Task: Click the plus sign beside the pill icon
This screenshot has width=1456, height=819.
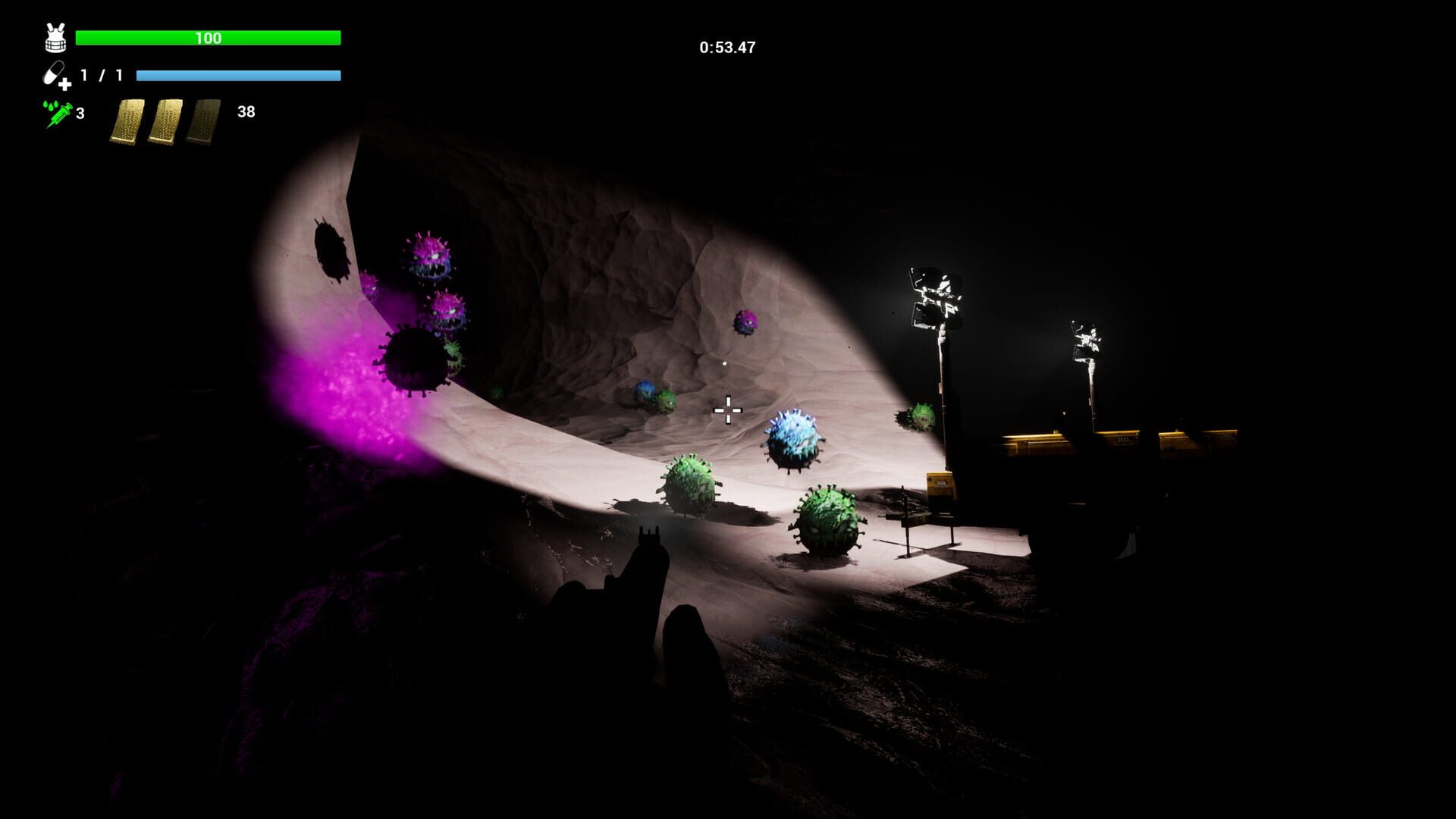Action: [67, 86]
